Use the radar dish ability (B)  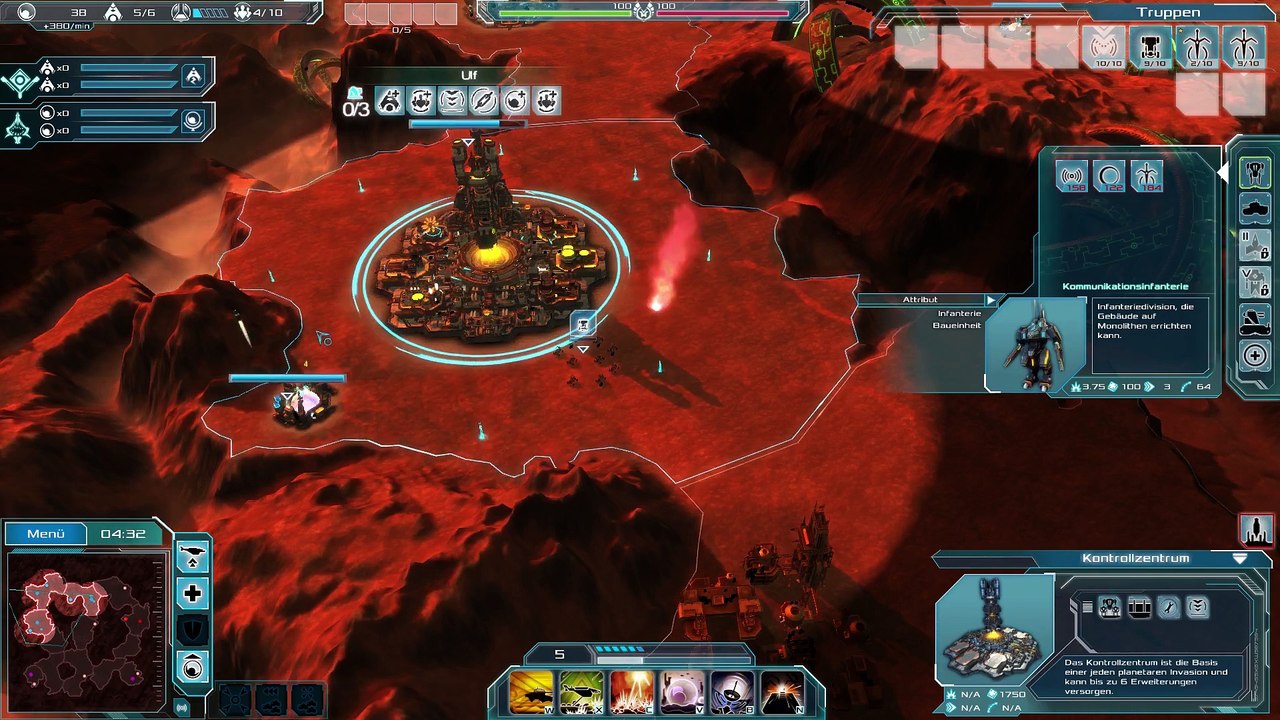[732, 691]
